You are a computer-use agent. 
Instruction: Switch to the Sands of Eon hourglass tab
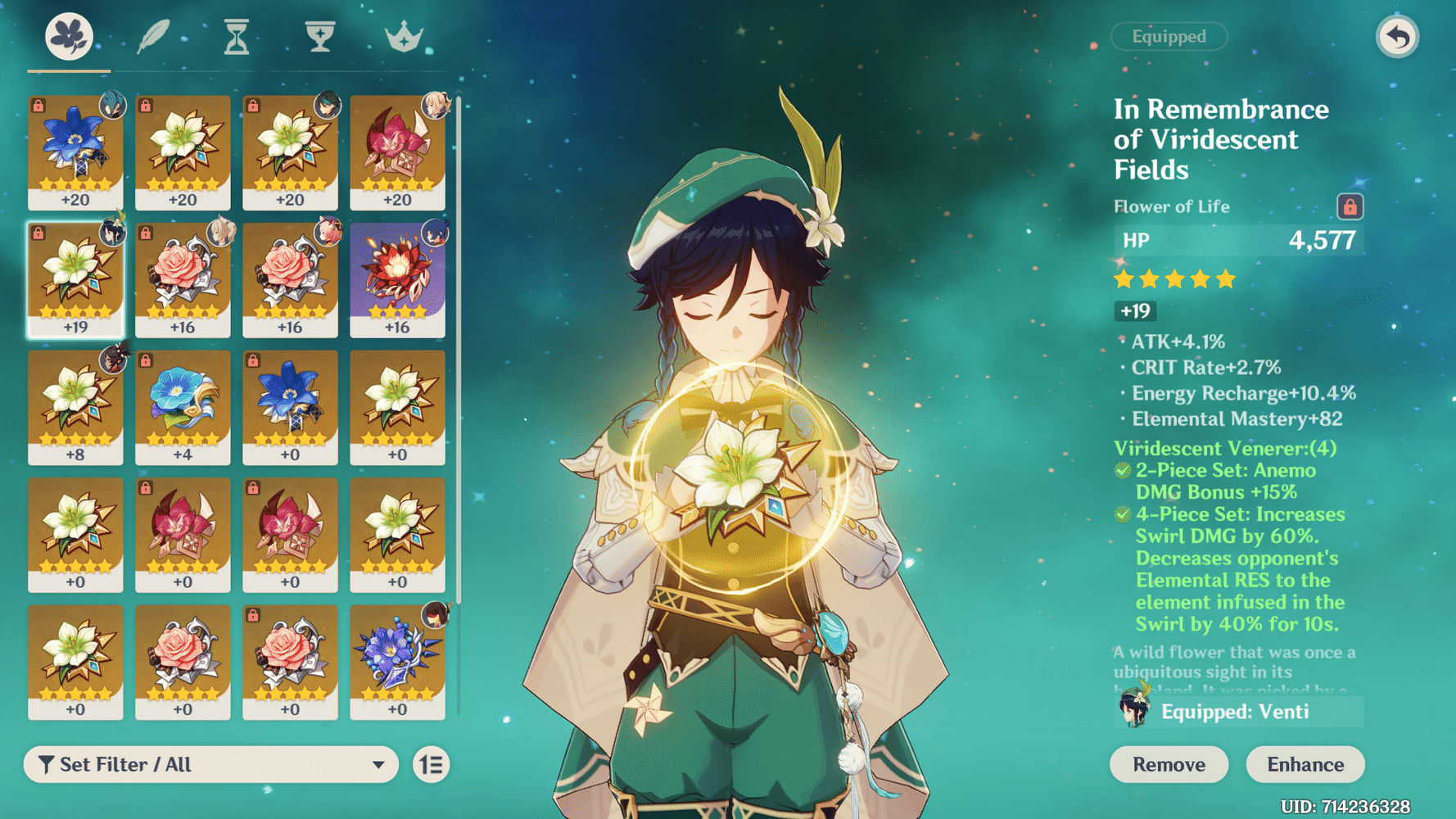point(236,36)
